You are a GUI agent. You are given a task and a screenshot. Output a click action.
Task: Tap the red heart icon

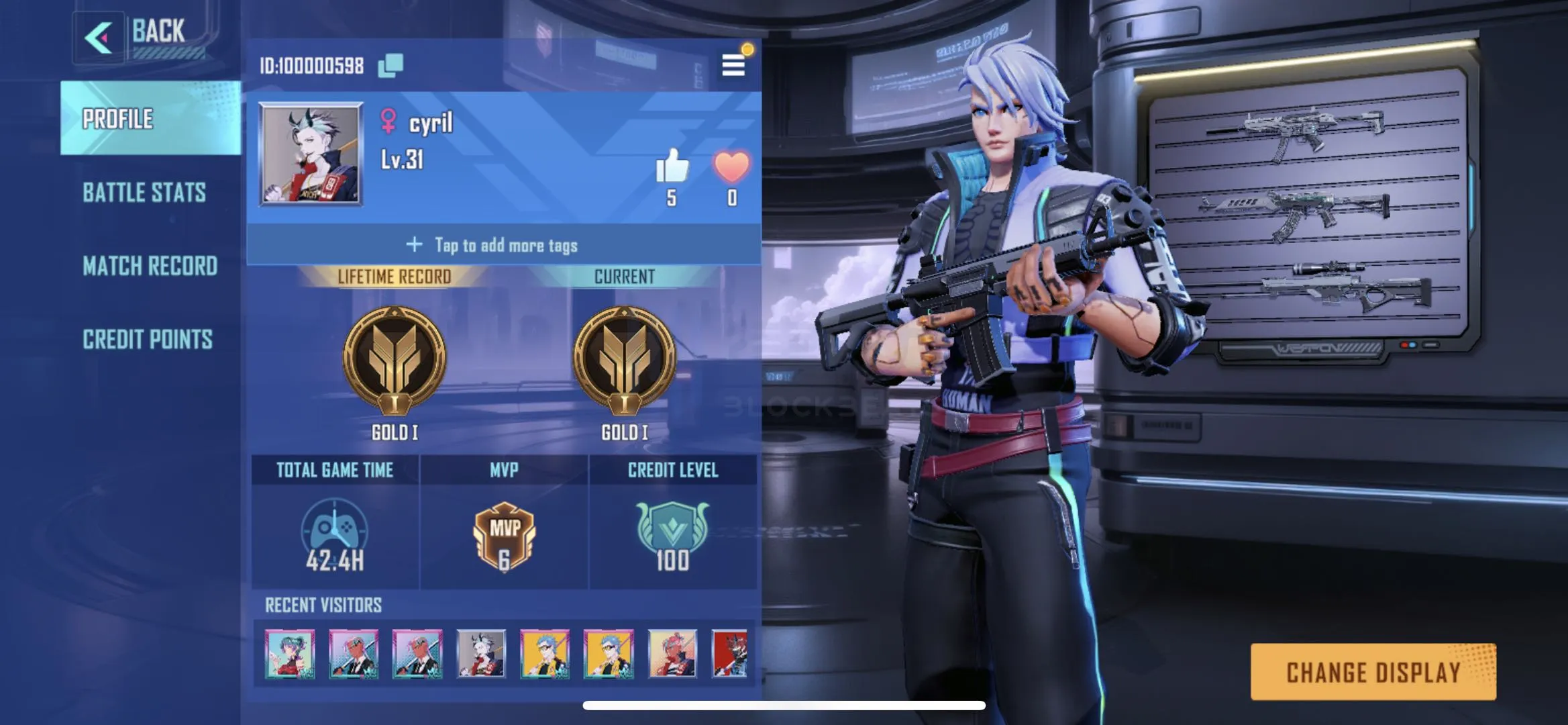731,166
